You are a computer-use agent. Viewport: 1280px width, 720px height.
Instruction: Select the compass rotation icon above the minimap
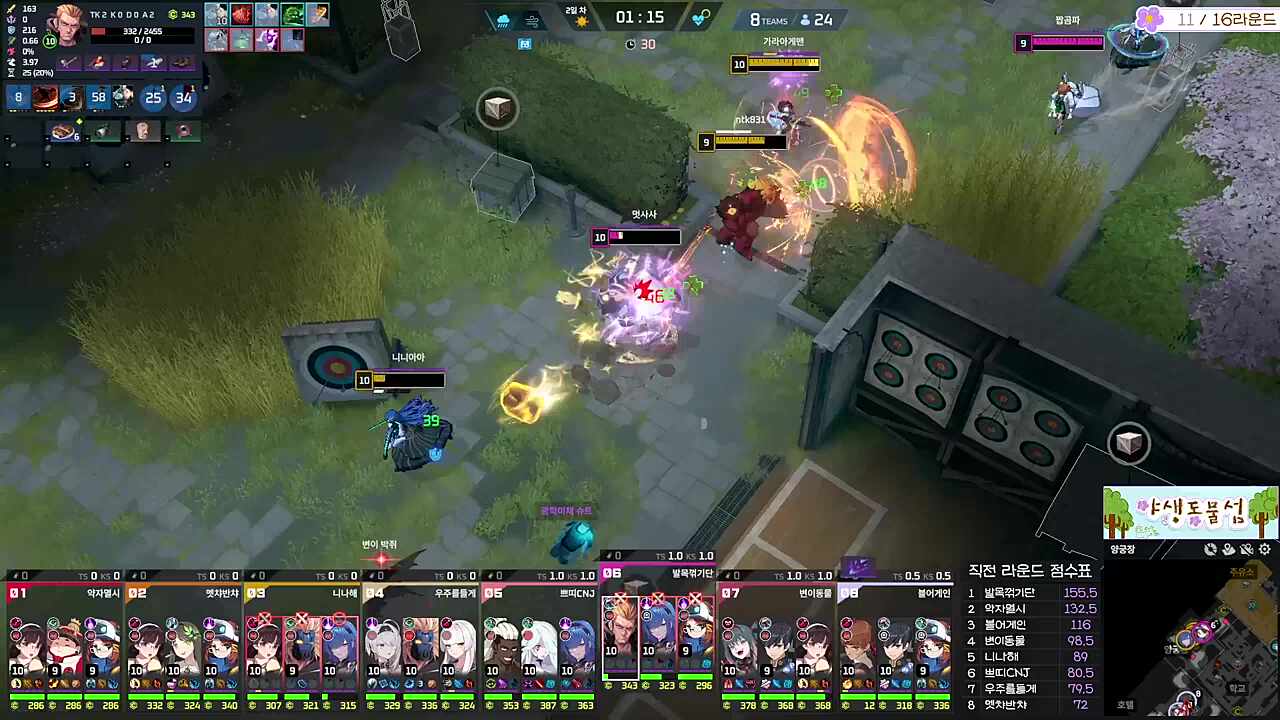pos(1210,549)
